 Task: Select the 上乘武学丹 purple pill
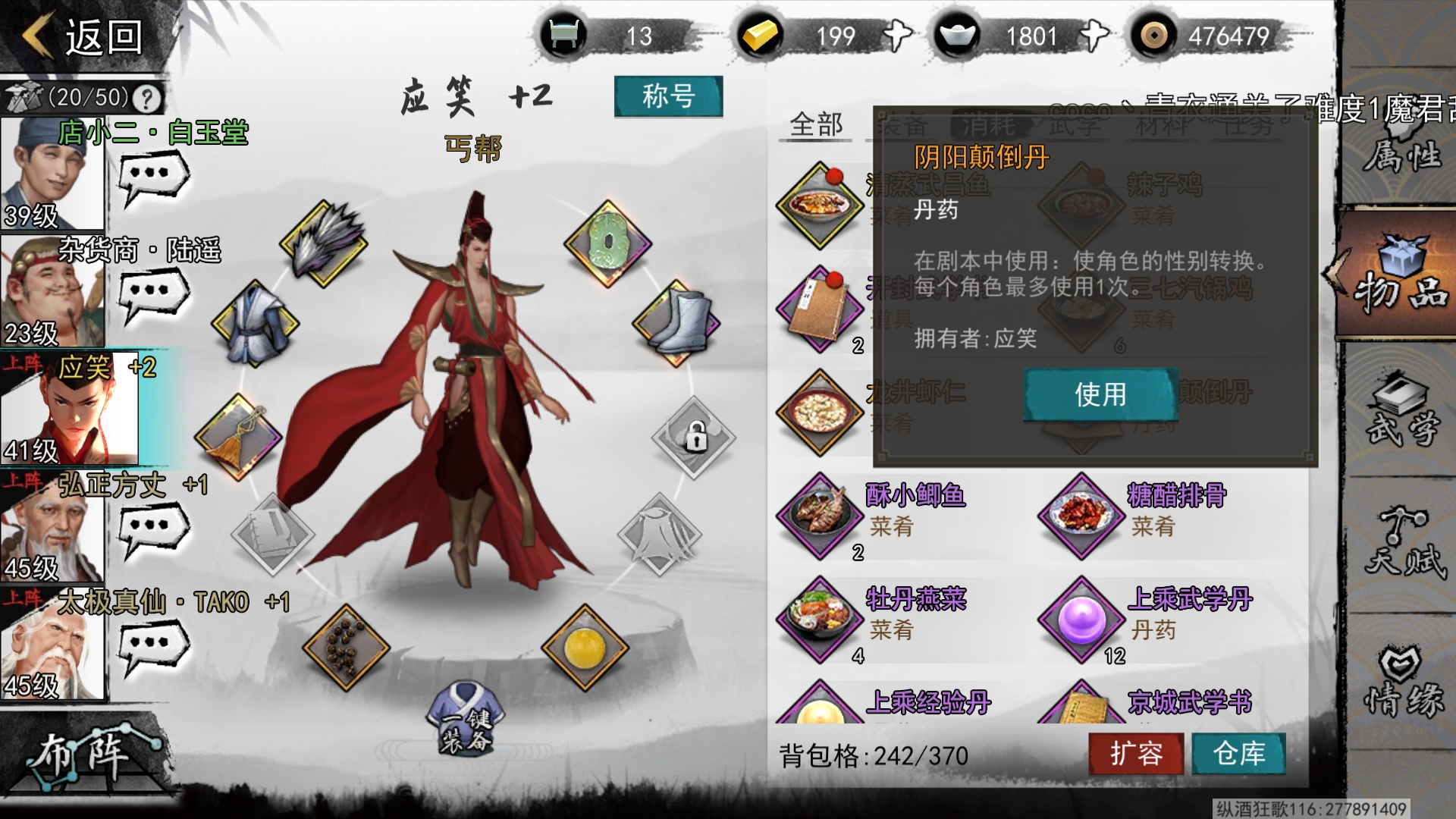point(1081,619)
